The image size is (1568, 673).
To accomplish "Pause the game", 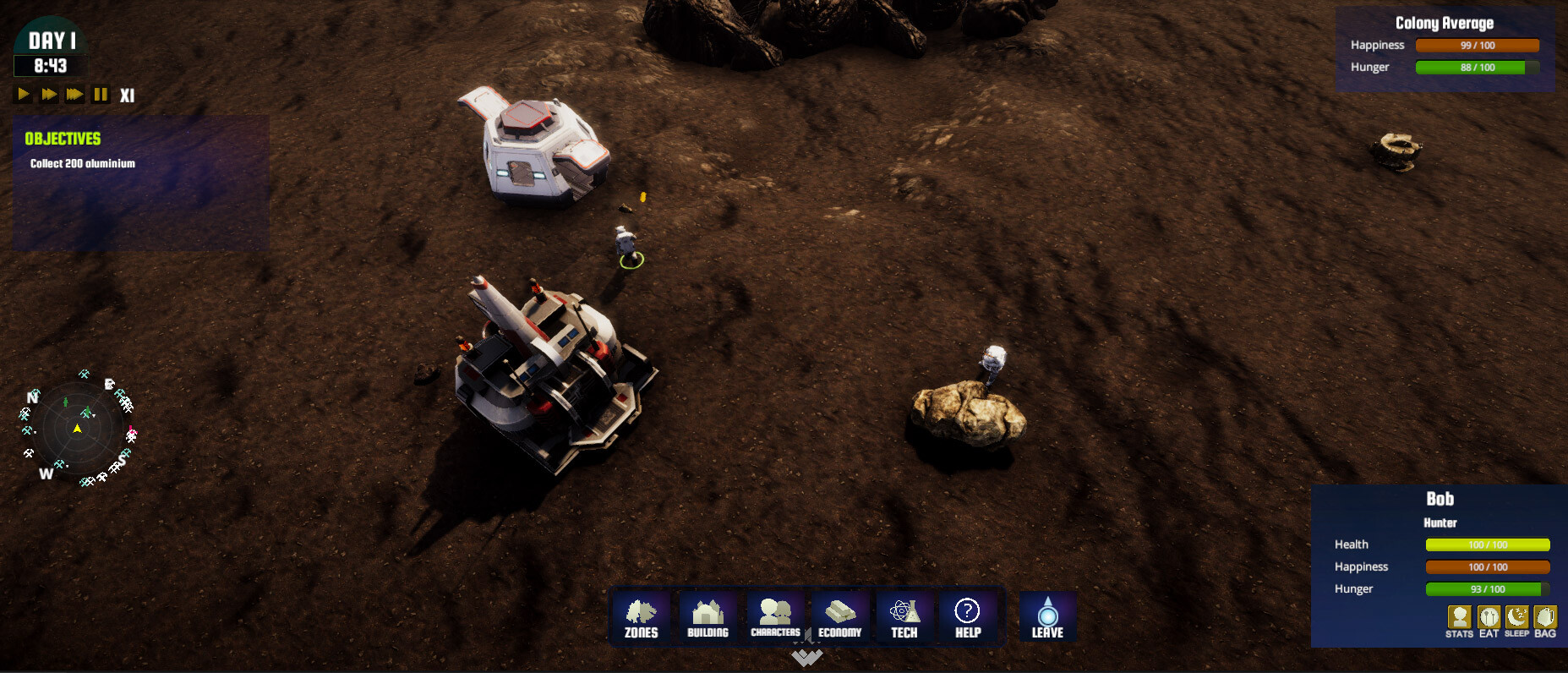I will [100, 95].
